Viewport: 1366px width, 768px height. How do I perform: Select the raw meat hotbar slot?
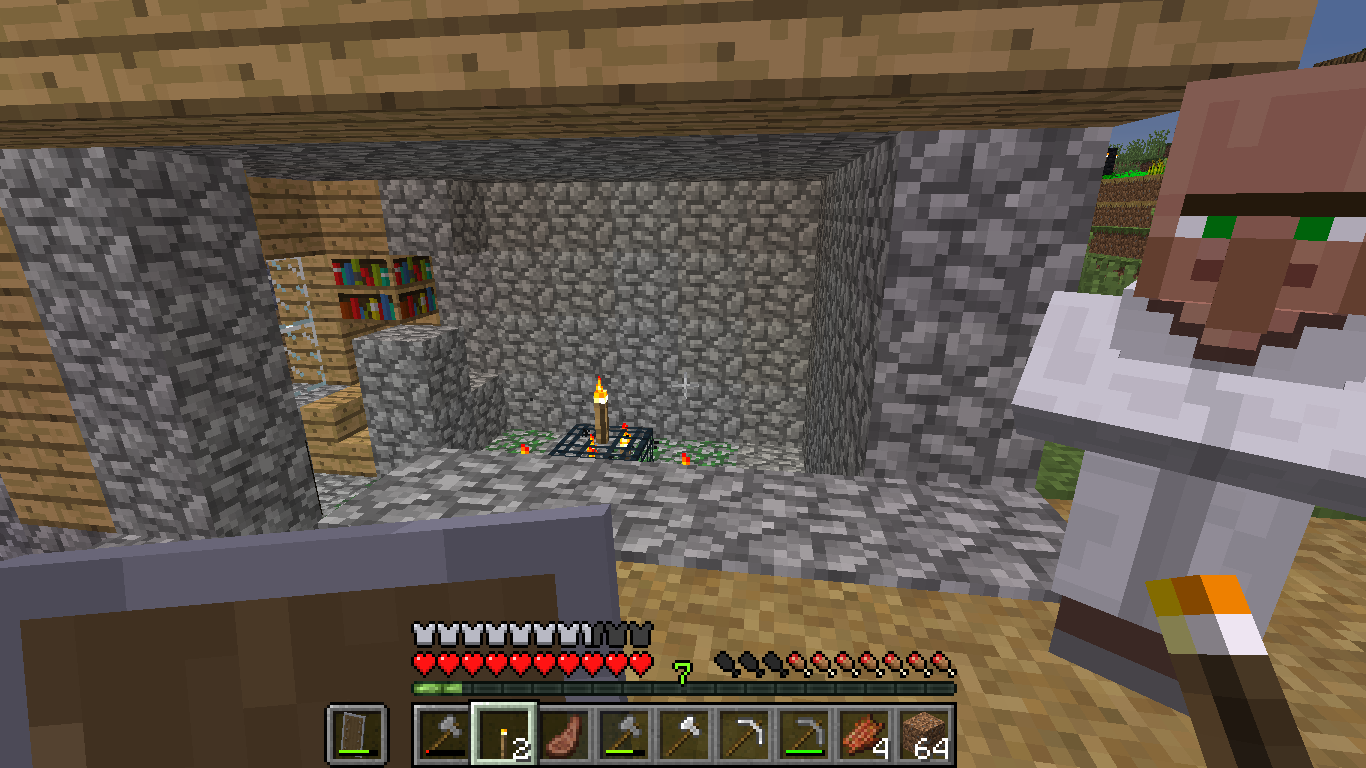[x=564, y=734]
